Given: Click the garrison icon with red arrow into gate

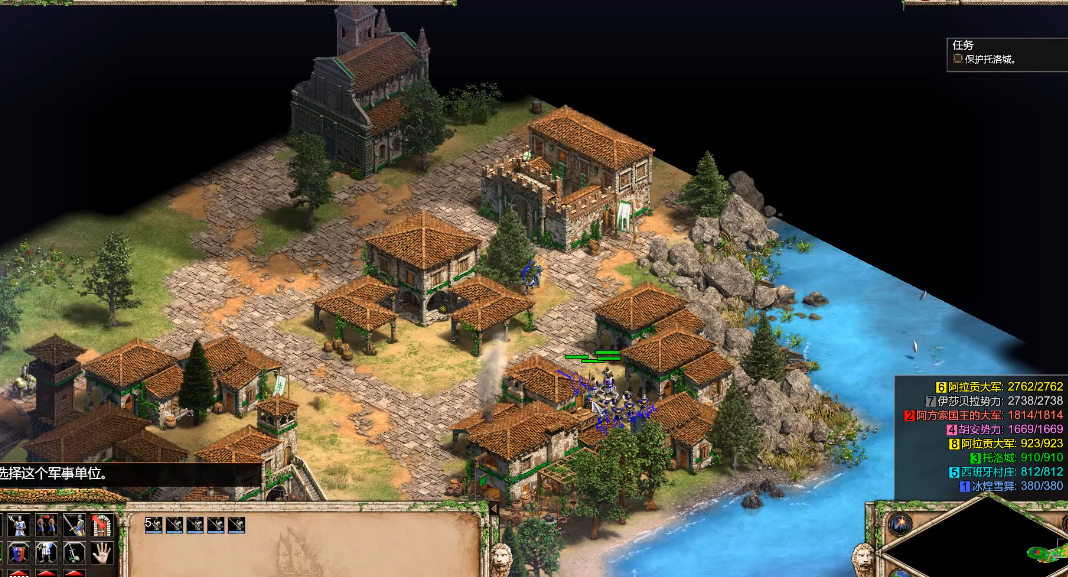Looking at the screenshot, I should coord(102,524).
